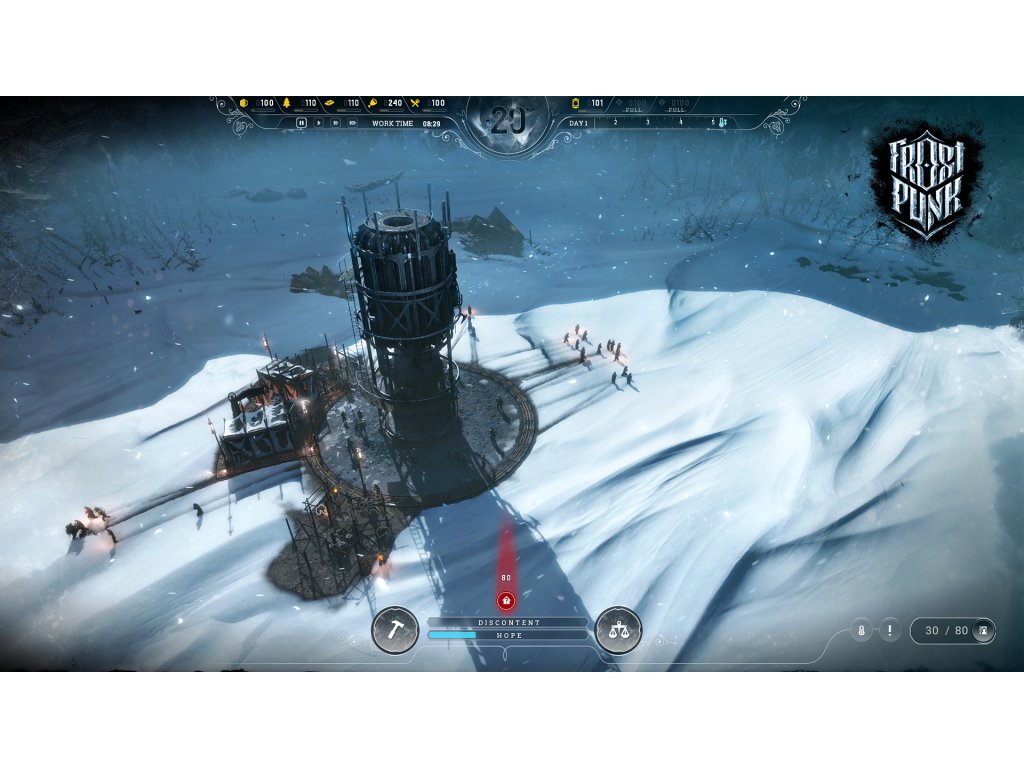Pause the game speed
Screen dimensions: 1024x768
pos(301,123)
